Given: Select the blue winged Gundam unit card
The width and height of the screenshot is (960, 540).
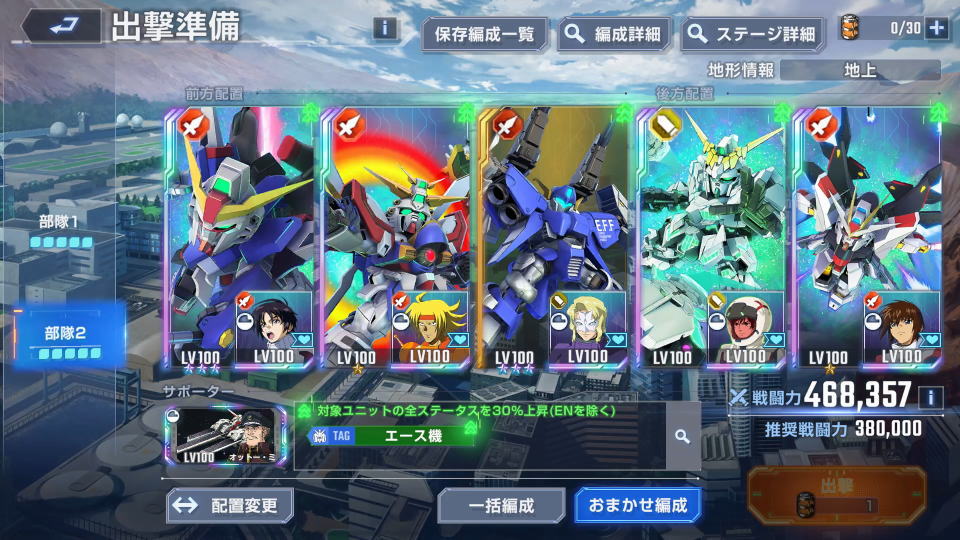Looking at the screenshot, I should (240, 238).
